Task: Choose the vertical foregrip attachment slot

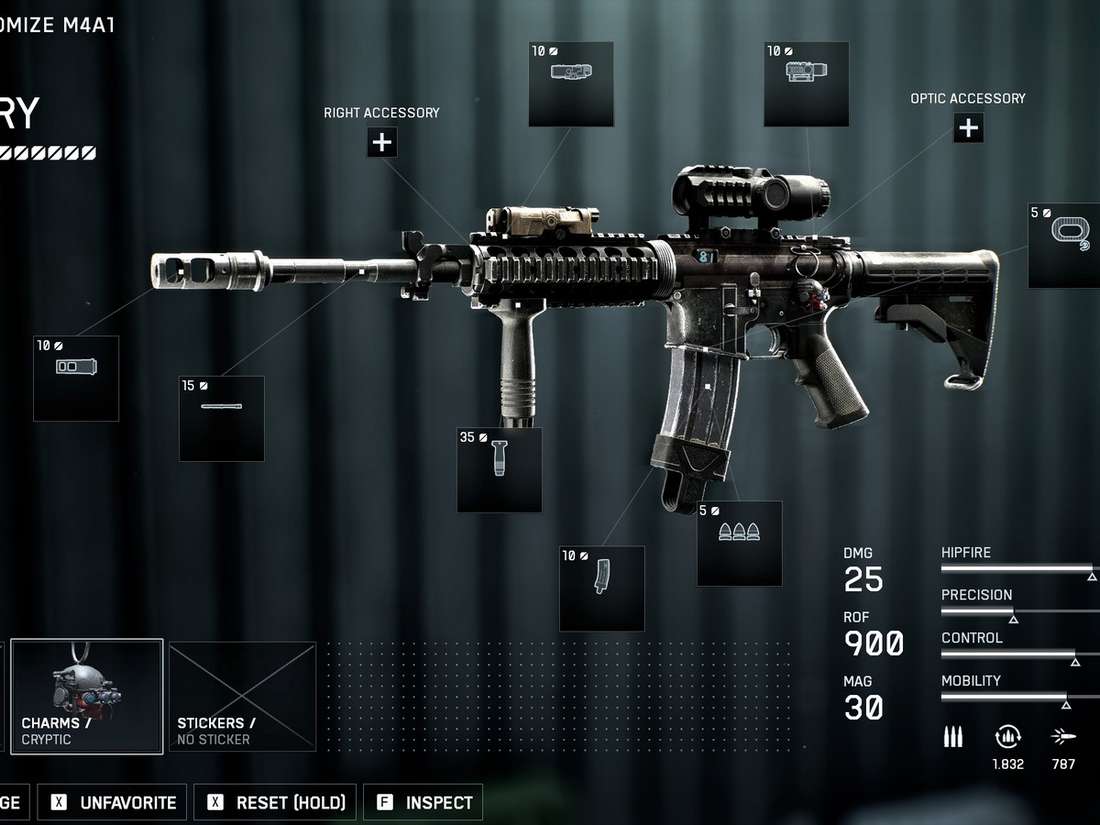Action: coord(499,470)
